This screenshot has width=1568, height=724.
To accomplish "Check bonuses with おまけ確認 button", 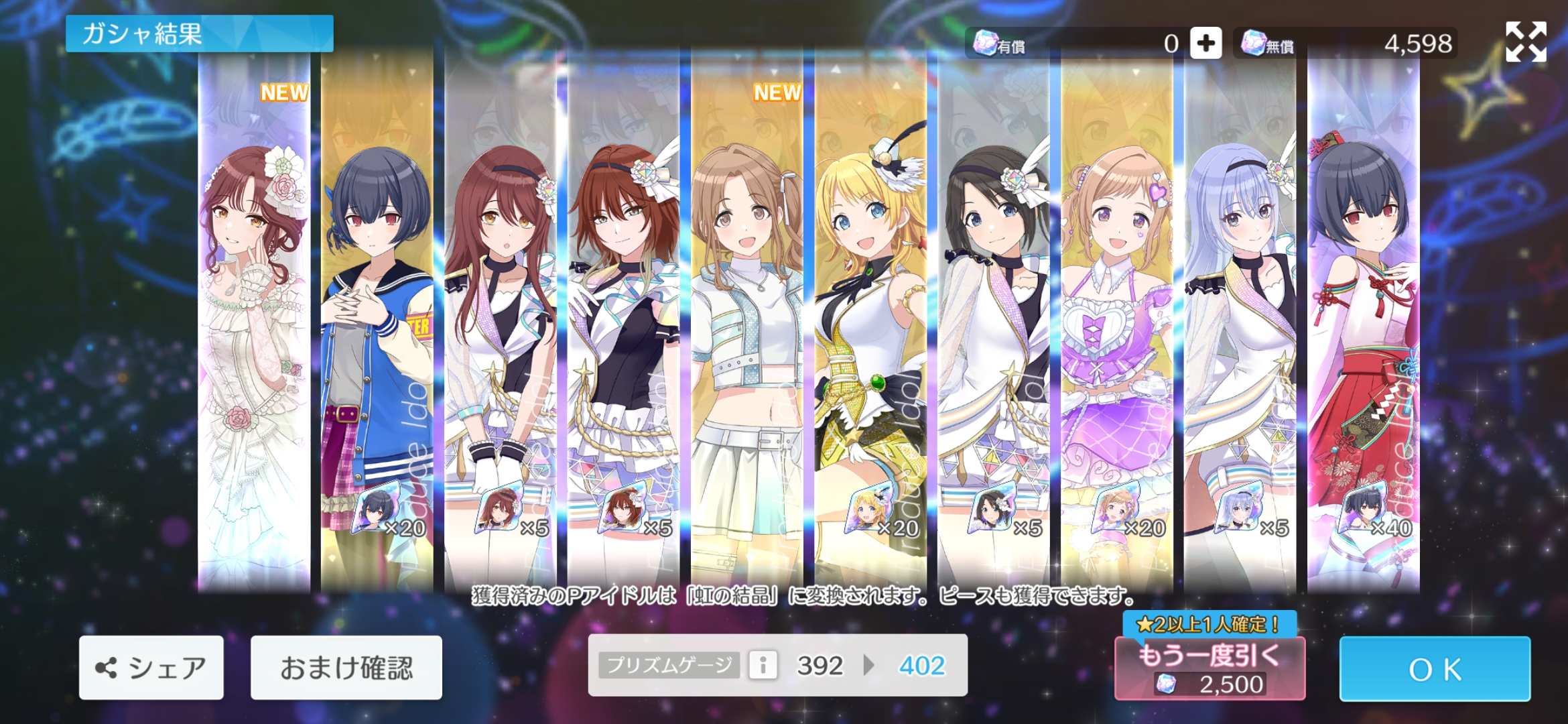I will click(346, 668).
